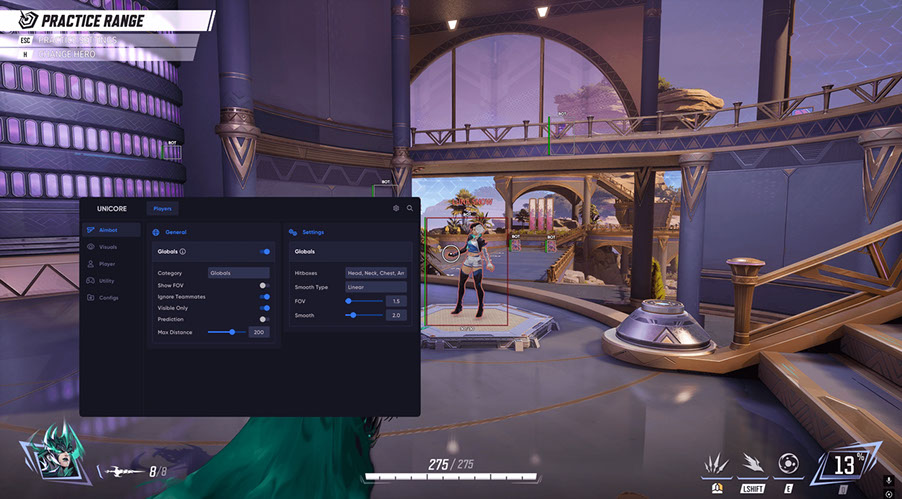The width and height of the screenshot is (902, 499).
Task: Switch to the Visuals section
Action: tap(108, 246)
